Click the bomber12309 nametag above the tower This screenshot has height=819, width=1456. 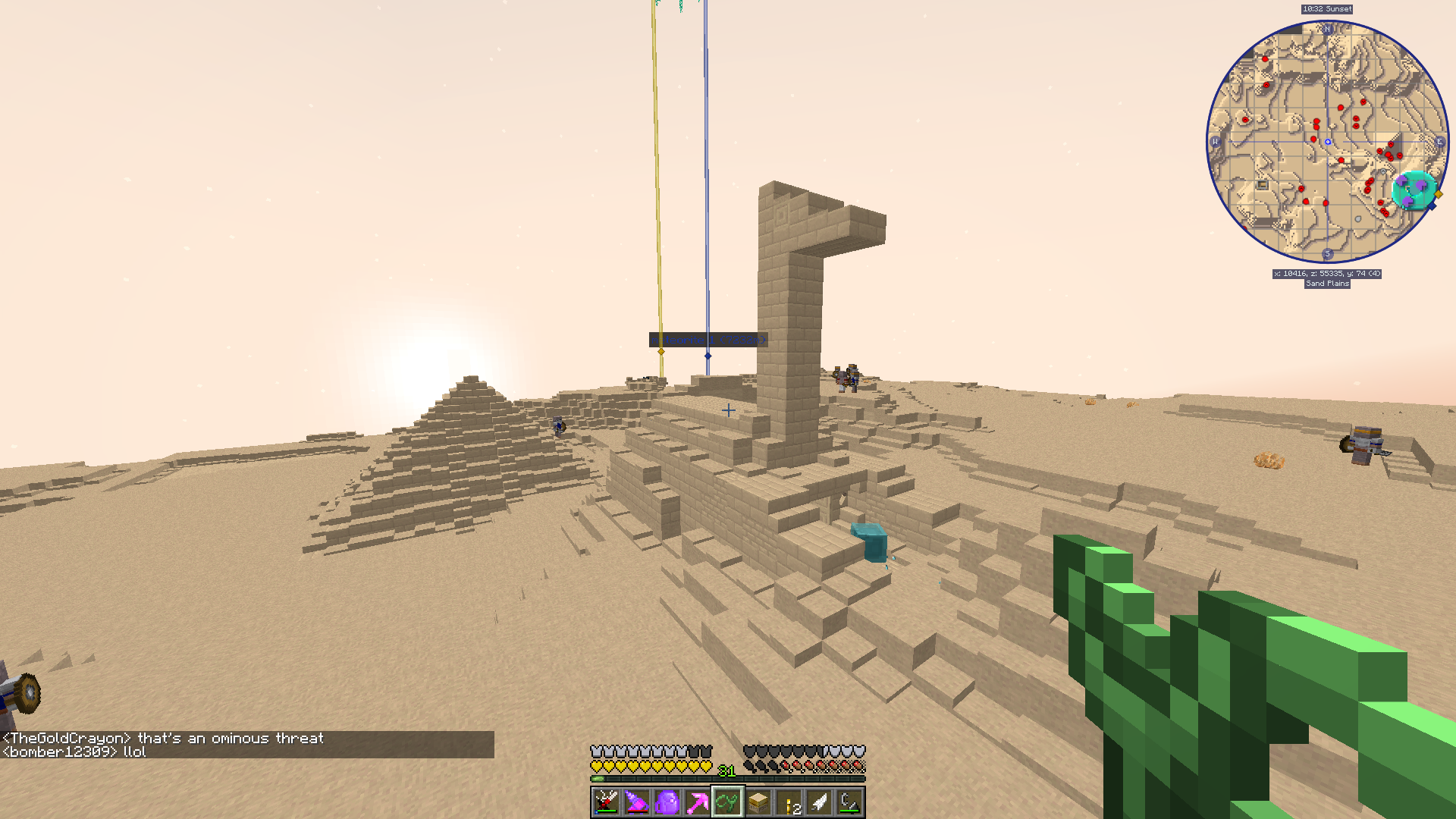[x=707, y=340]
